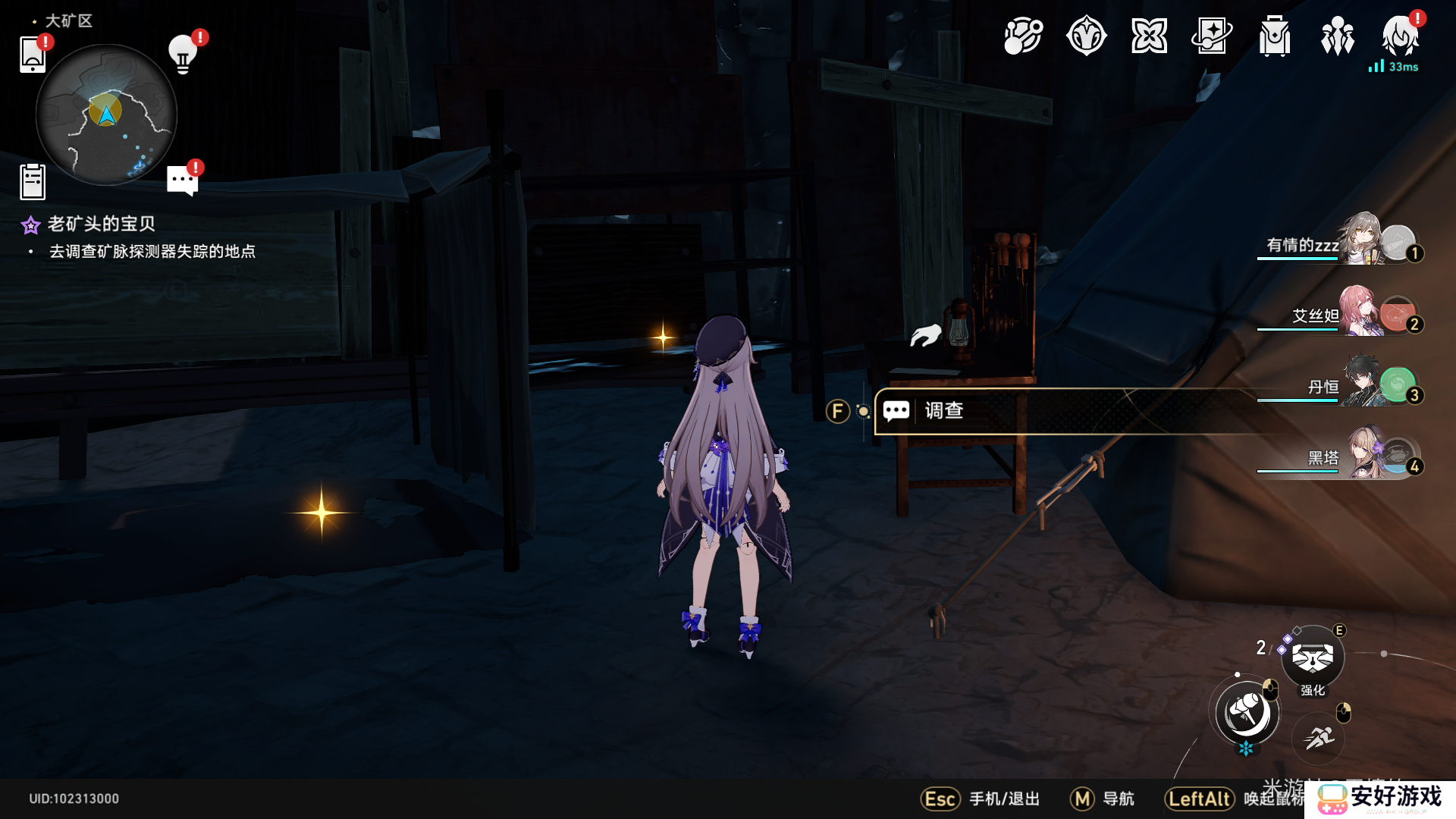Open the round emblem icon in top bar
The width and height of the screenshot is (1456, 819).
pyautogui.click(x=1086, y=36)
